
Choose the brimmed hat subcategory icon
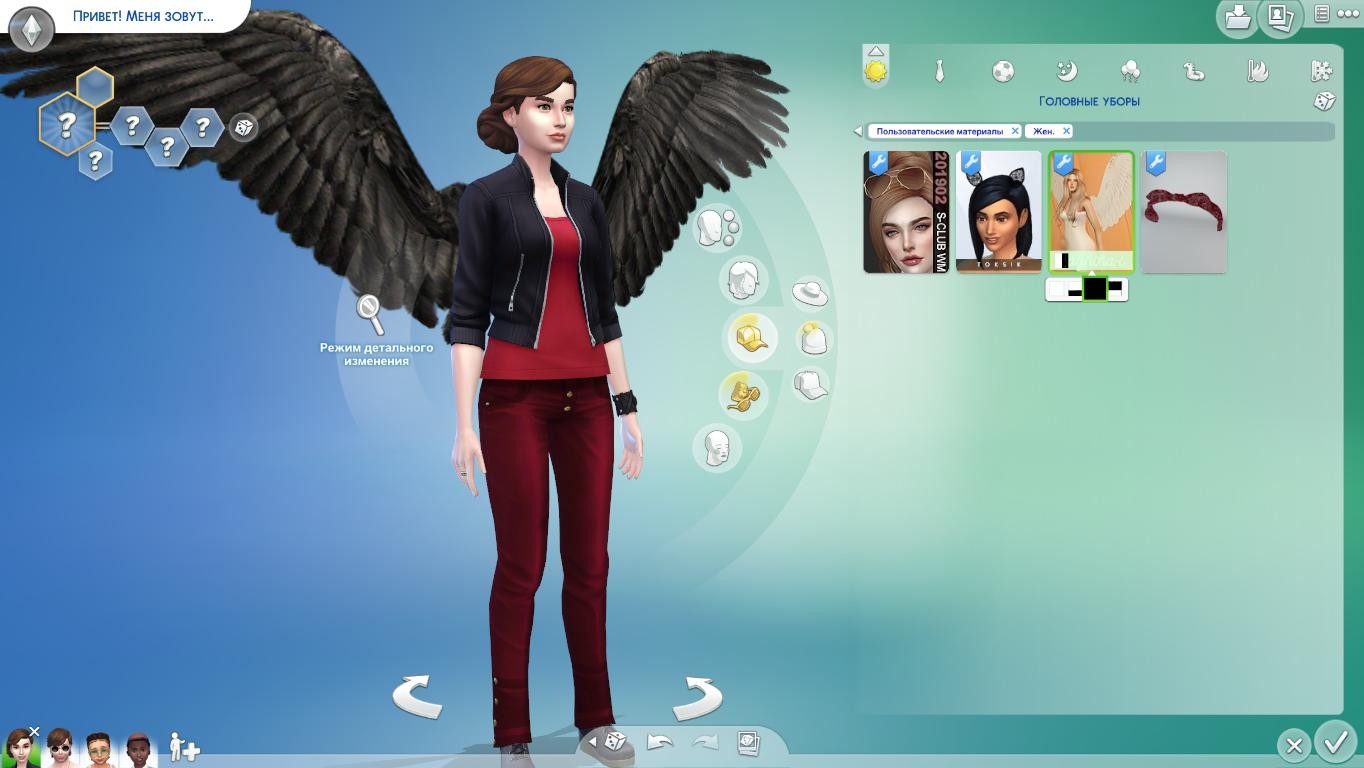810,293
